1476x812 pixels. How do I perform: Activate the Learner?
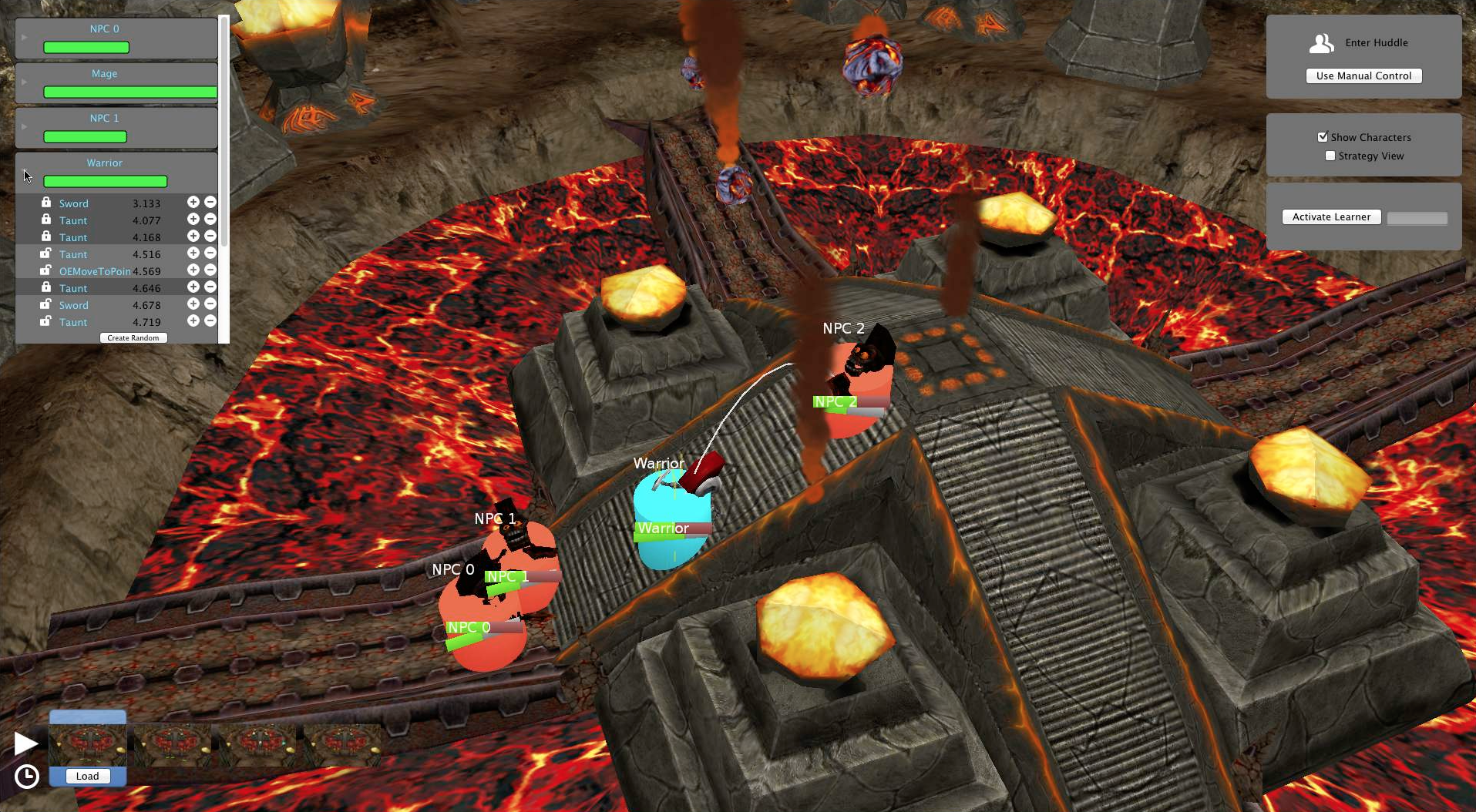coord(1331,217)
